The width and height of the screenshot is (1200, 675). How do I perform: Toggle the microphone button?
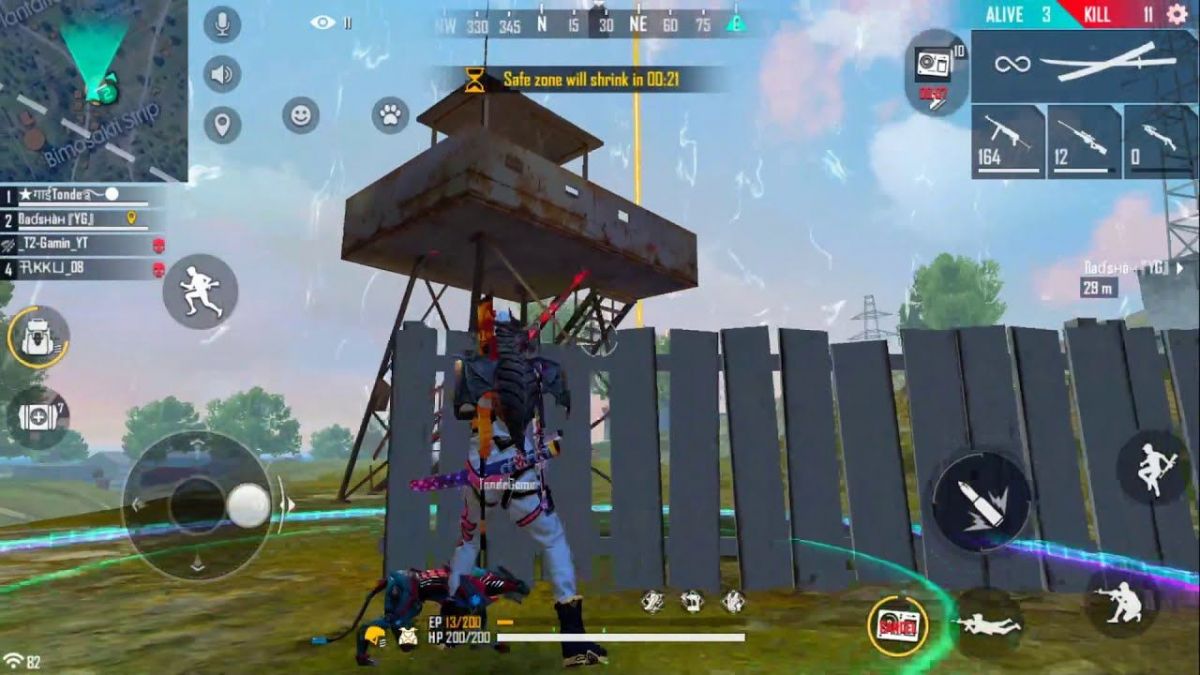coord(222,24)
